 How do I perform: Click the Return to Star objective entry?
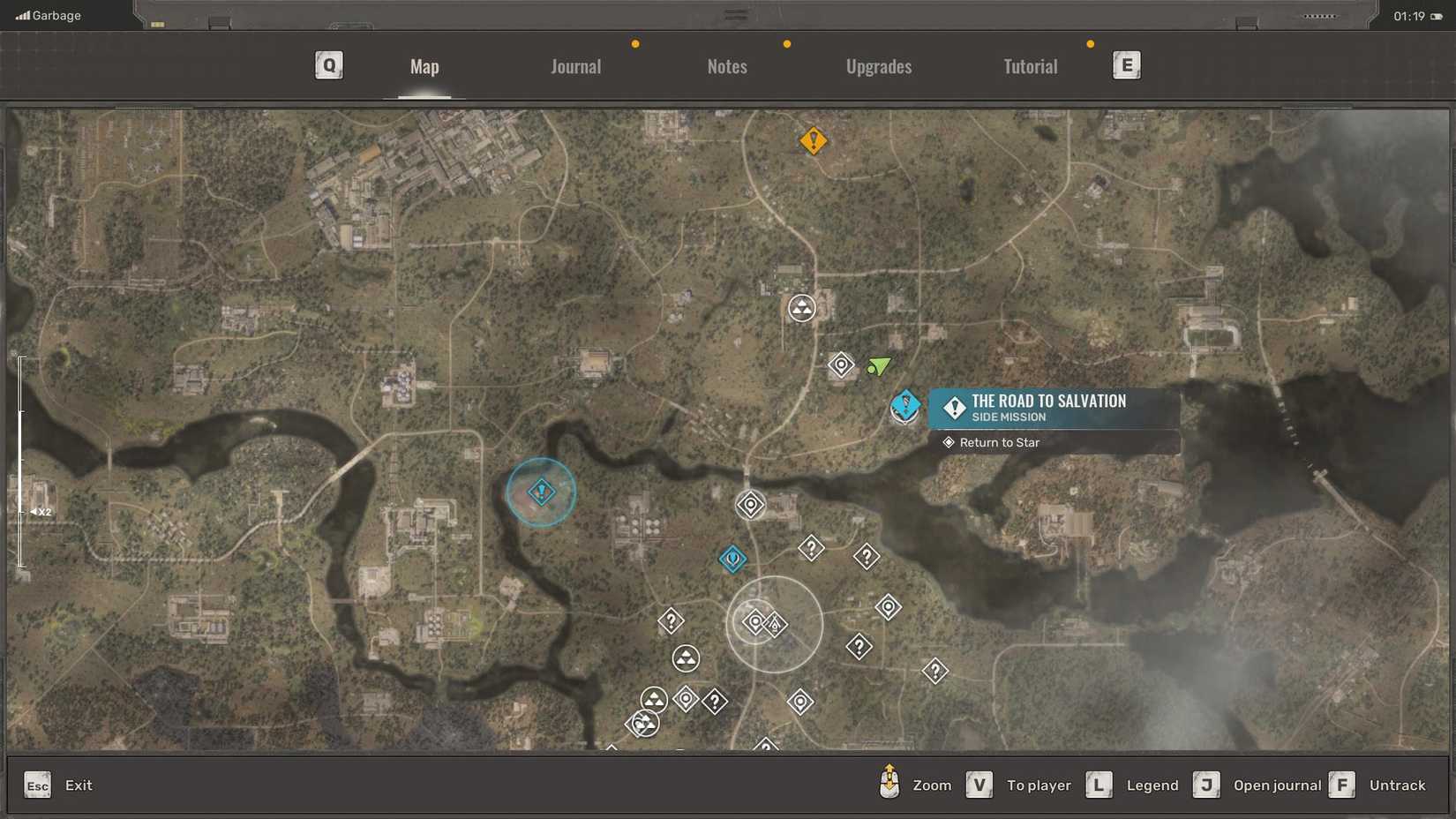tap(998, 442)
